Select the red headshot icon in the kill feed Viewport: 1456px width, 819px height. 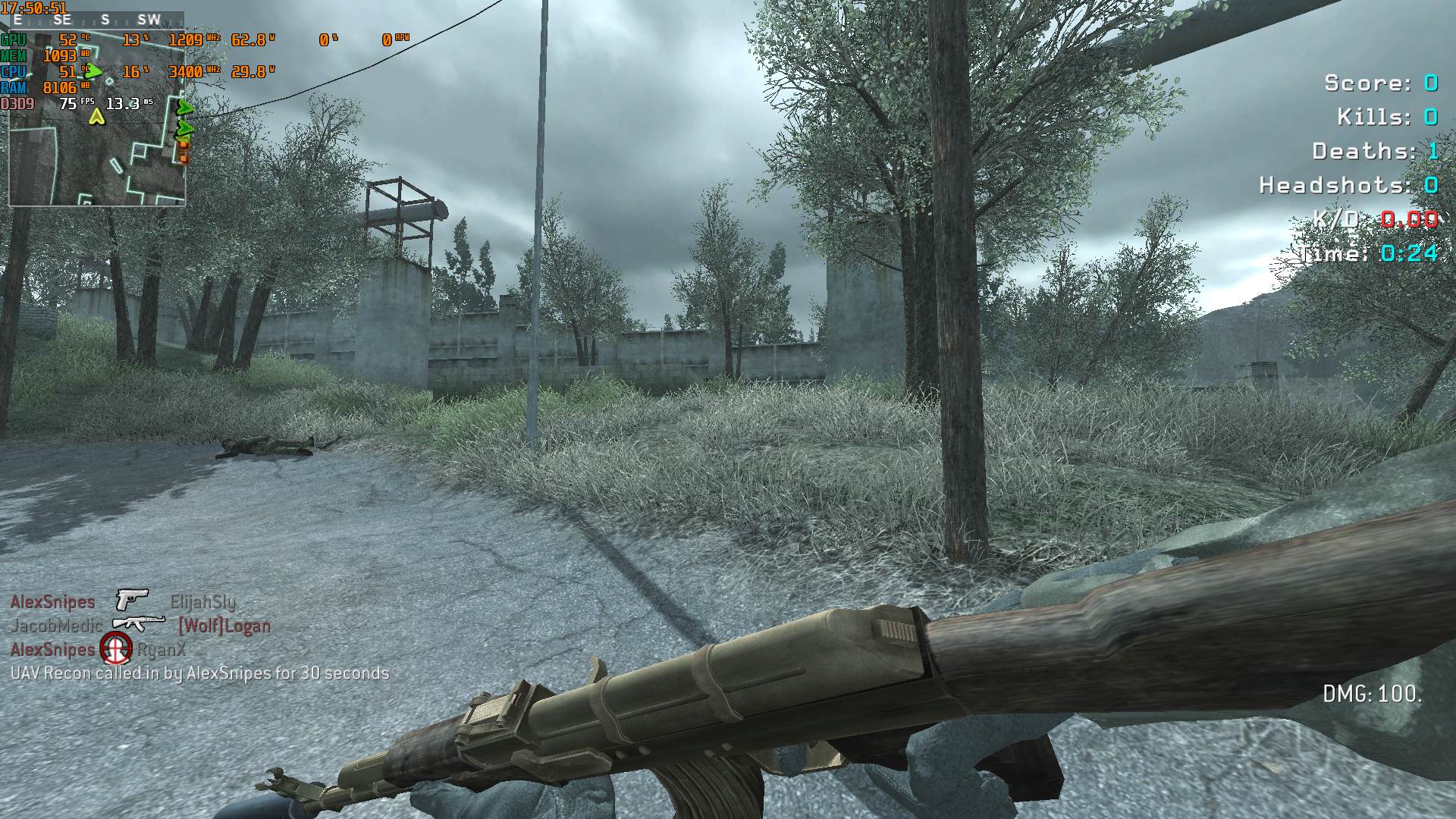click(116, 648)
